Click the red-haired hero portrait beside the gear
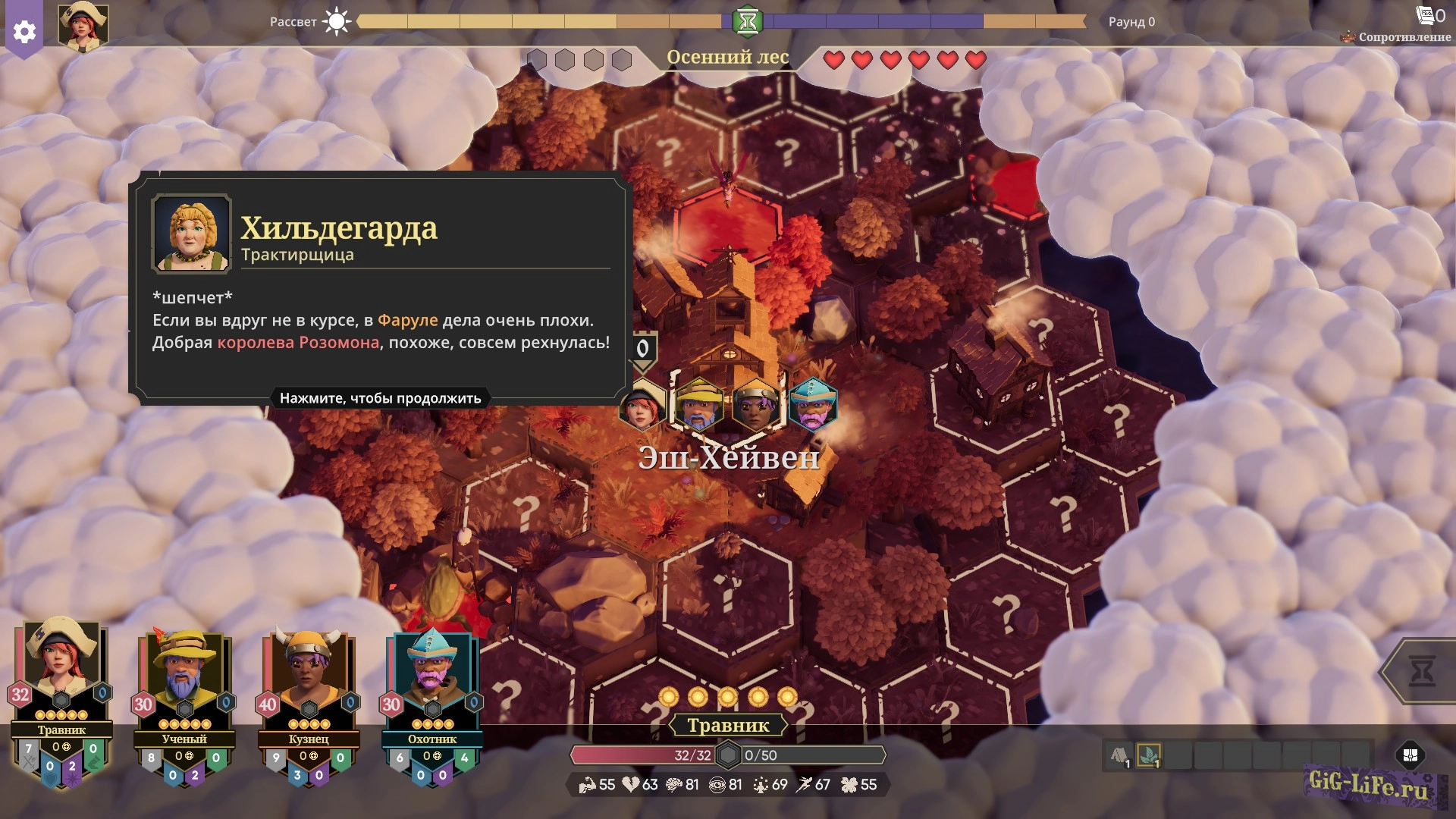 tap(83, 26)
